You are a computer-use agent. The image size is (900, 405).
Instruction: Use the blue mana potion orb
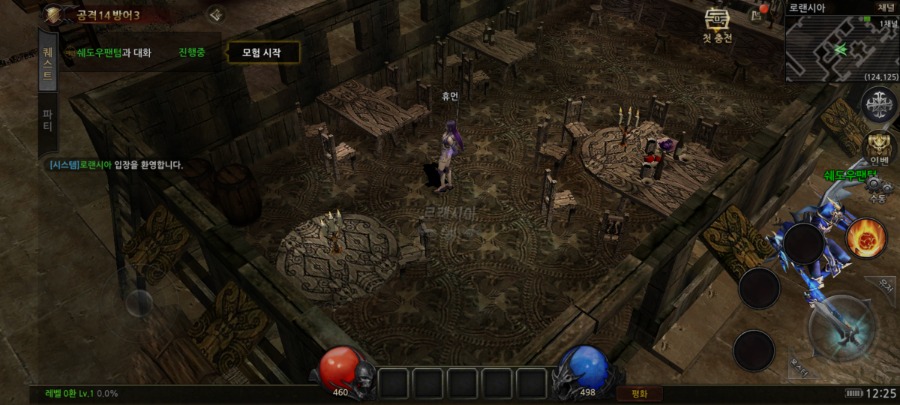pyautogui.click(x=583, y=365)
